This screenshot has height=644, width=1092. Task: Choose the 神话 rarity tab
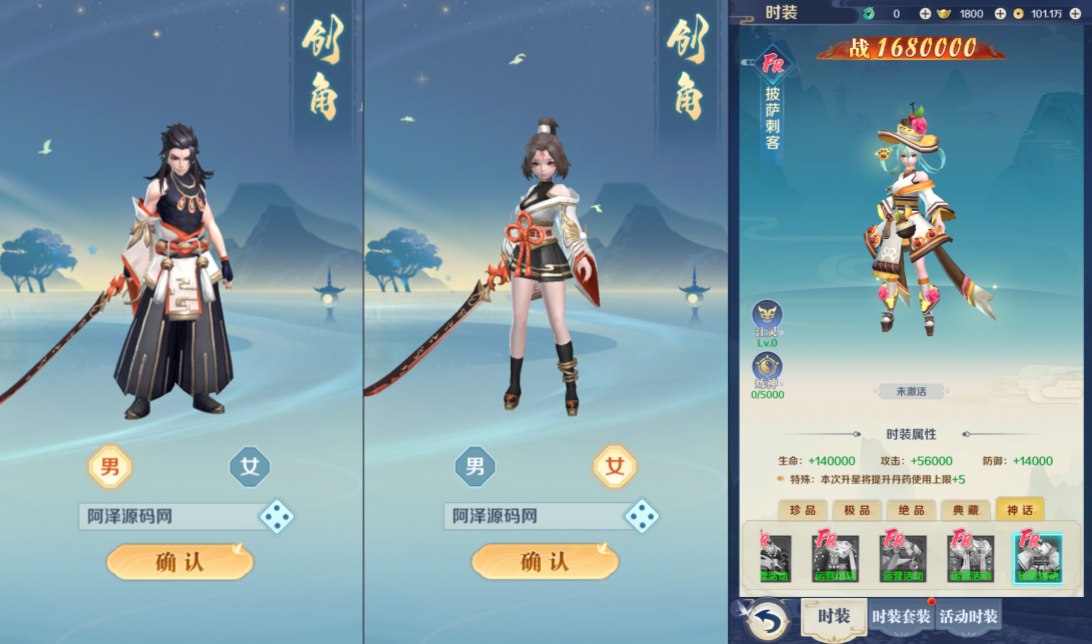click(x=1019, y=510)
